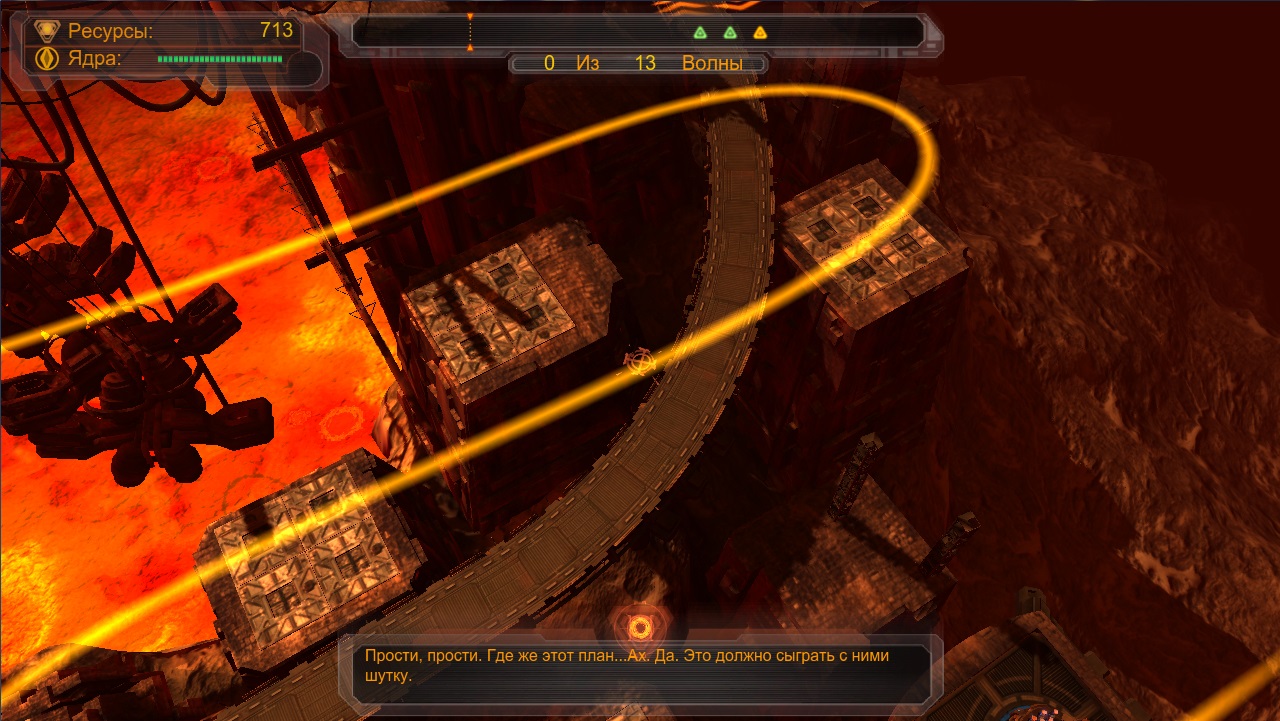The width and height of the screenshot is (1280, 721).
Task: Click the glowing speaker emblem above the dialogue
Action: click(638, 627)
